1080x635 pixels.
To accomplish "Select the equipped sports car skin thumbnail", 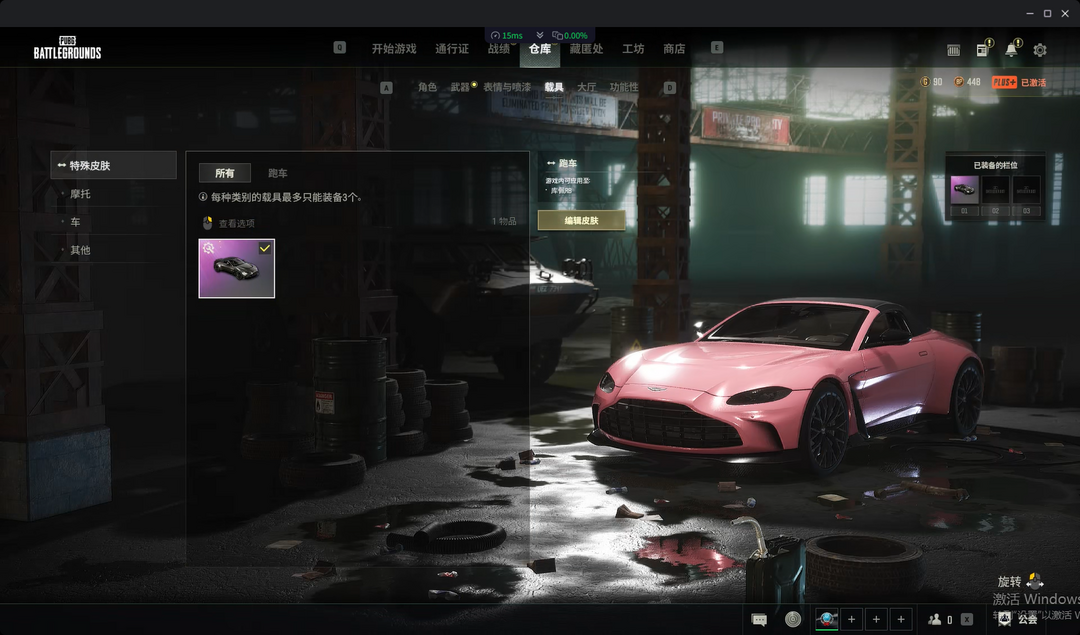I will (236, 268).
